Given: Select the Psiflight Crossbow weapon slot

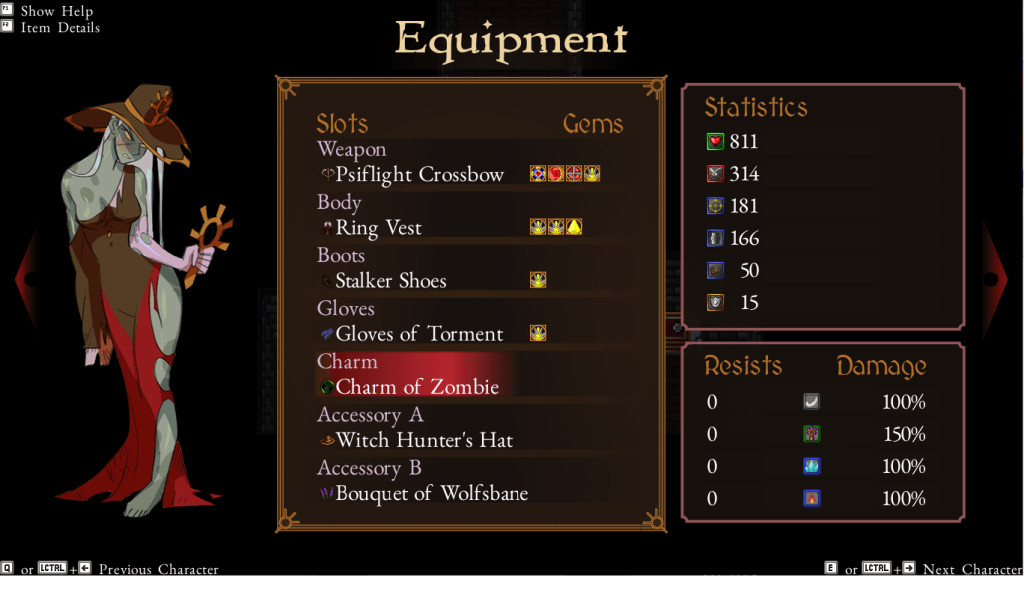Looking at the screenshot, I should click(420, 175).
